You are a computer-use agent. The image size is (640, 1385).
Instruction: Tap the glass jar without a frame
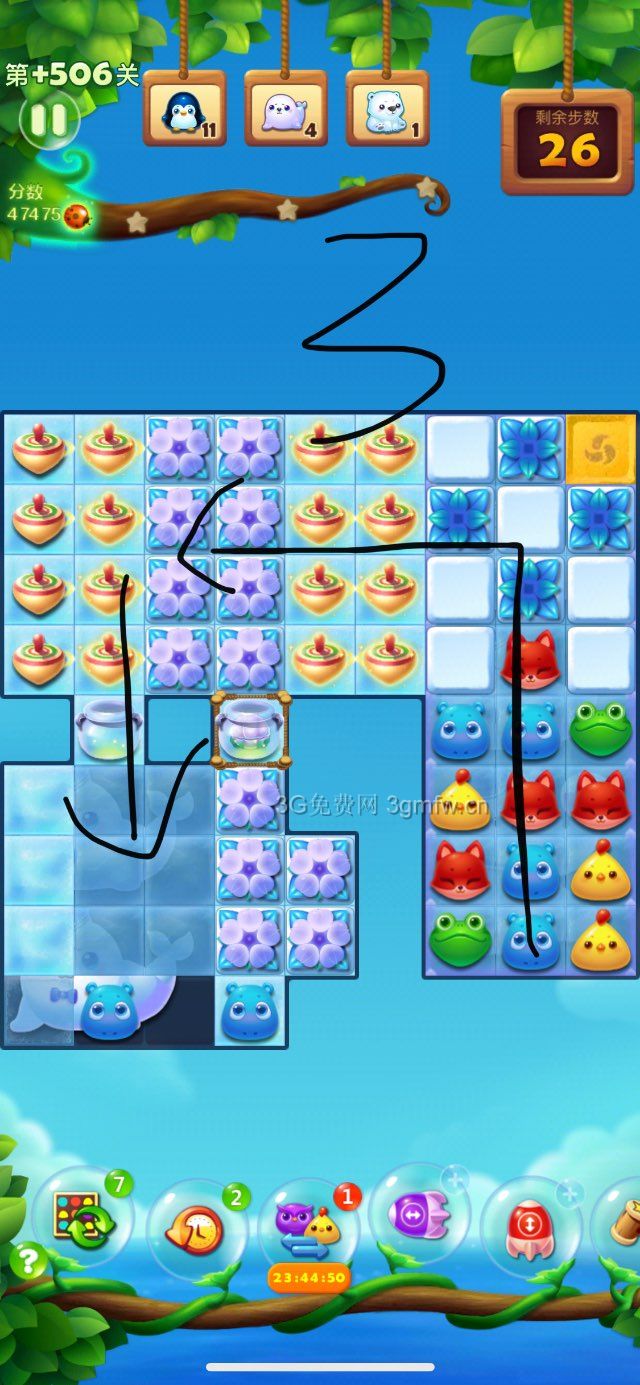point(108,730)
